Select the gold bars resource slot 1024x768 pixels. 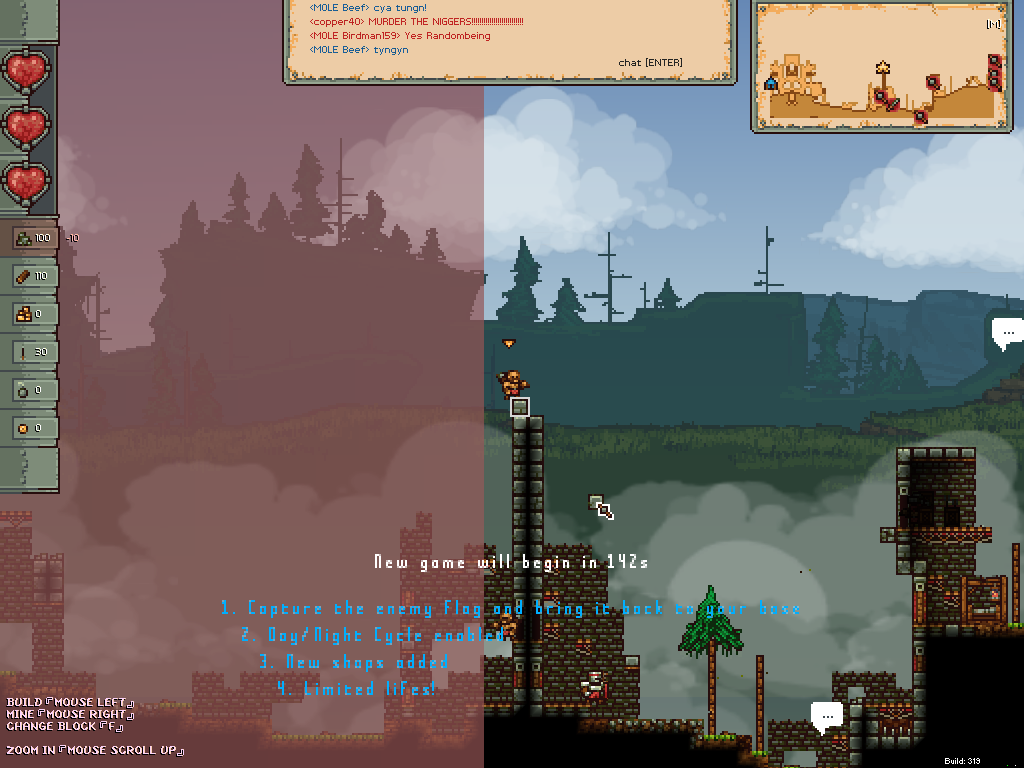coord(33,314)
